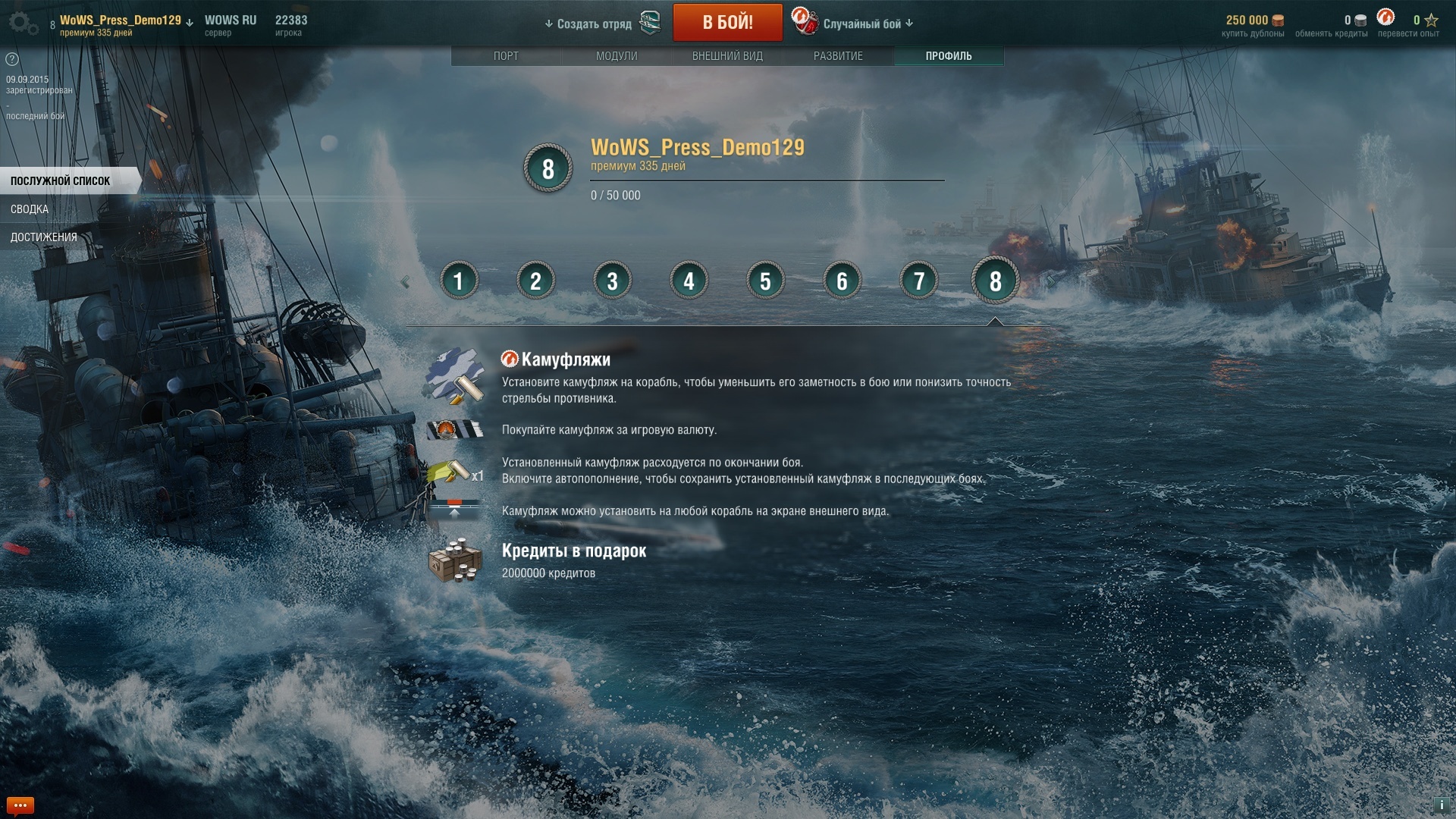
Task: Show the СВОДКА profile section
Action: click(x=30, y=209)
